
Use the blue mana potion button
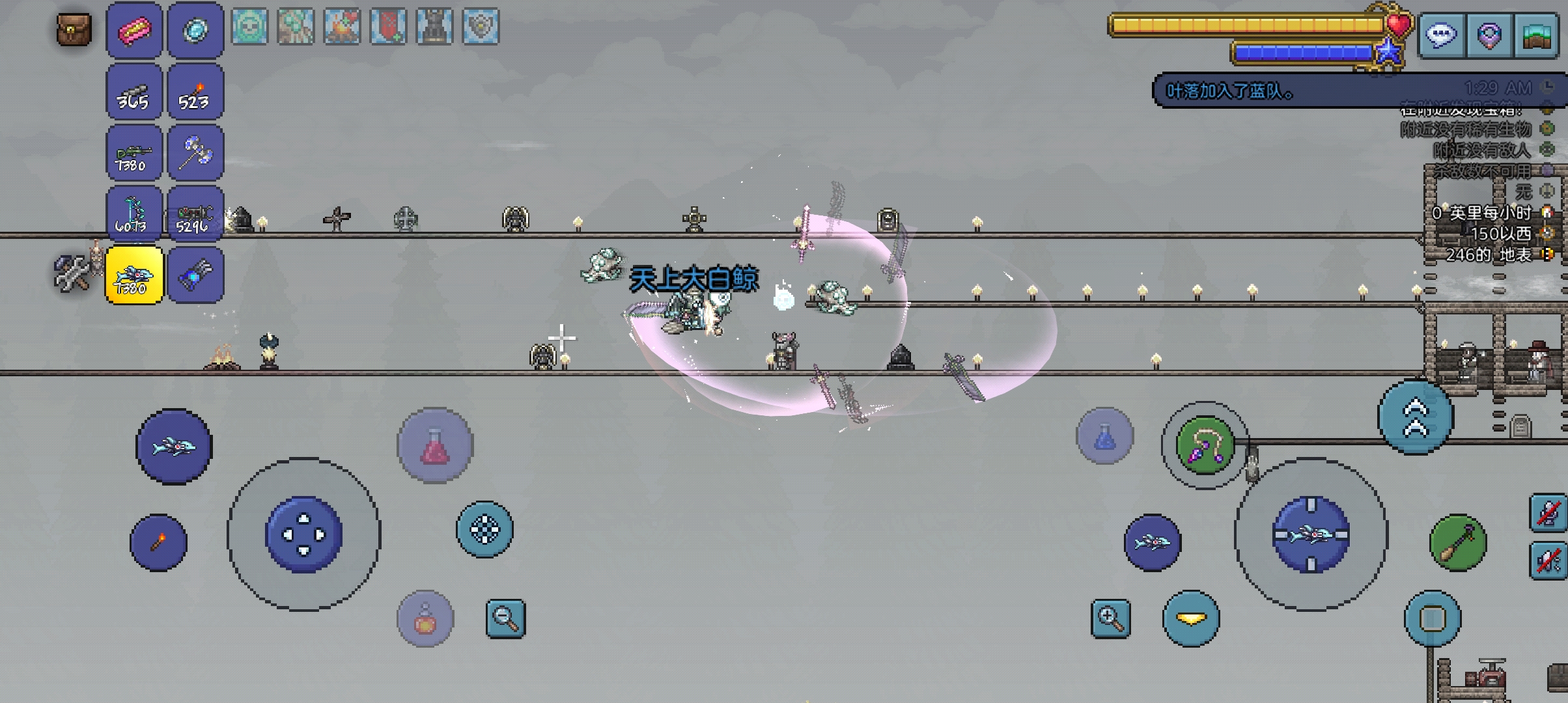click(x=1104, y=436)
